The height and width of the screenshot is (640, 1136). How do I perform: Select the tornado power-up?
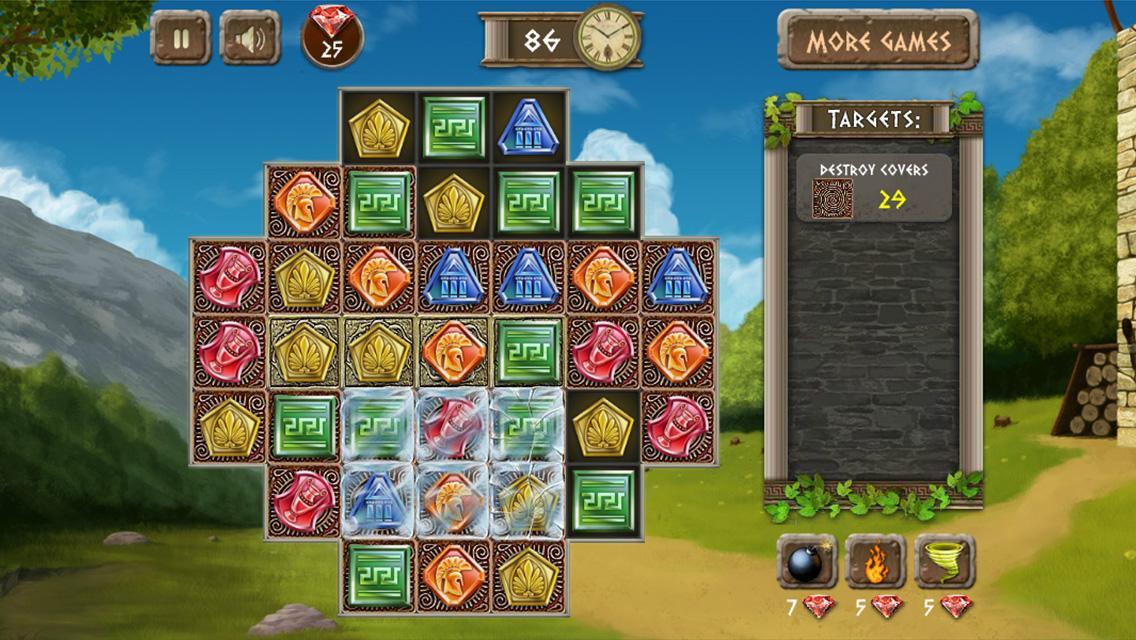(944, 562)
